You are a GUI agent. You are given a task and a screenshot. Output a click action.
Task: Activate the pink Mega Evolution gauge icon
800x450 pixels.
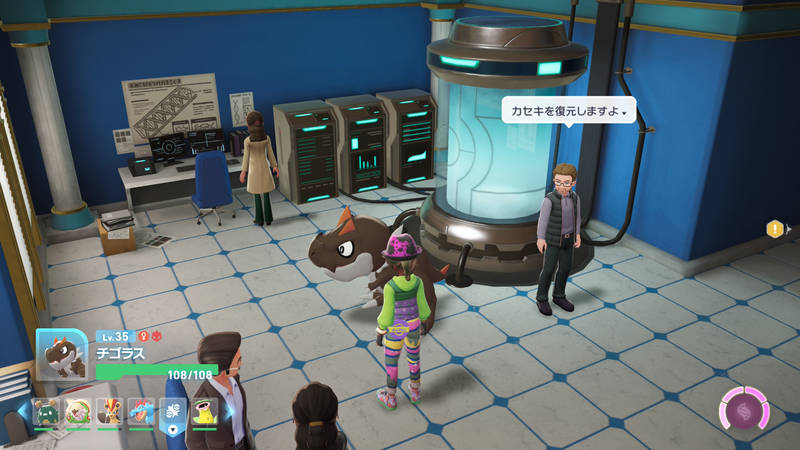[745, 411]
